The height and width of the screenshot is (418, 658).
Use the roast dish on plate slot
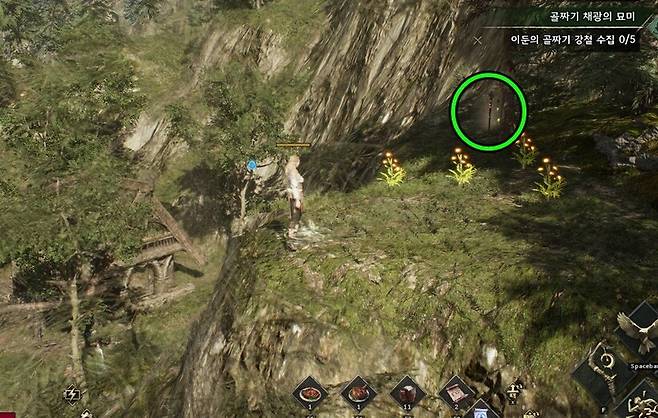[357, 391]
